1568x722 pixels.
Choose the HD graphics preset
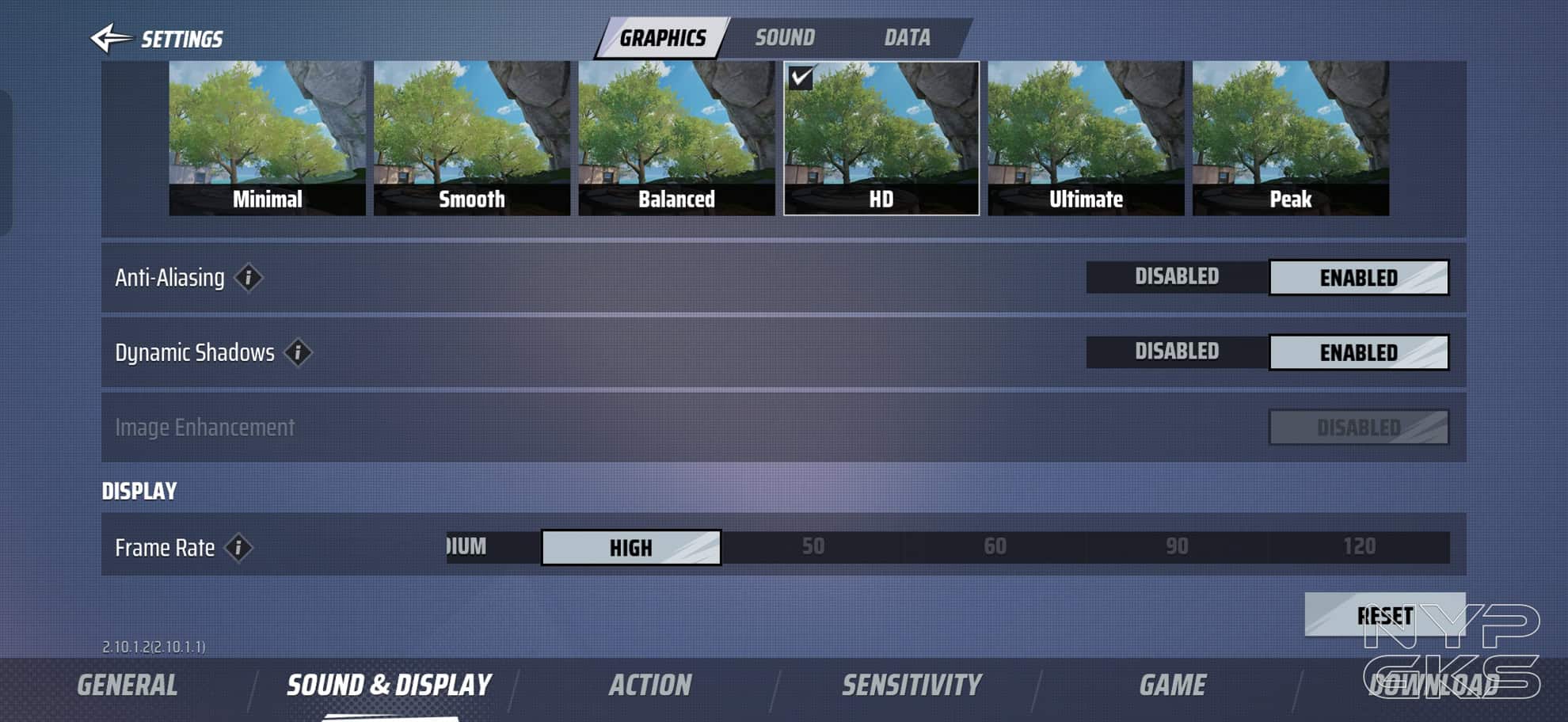(x=881, y=139)
